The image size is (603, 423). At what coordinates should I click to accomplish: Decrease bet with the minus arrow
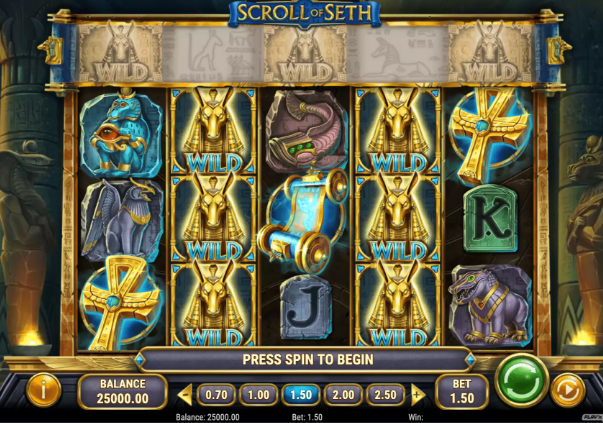coord(184,395)
